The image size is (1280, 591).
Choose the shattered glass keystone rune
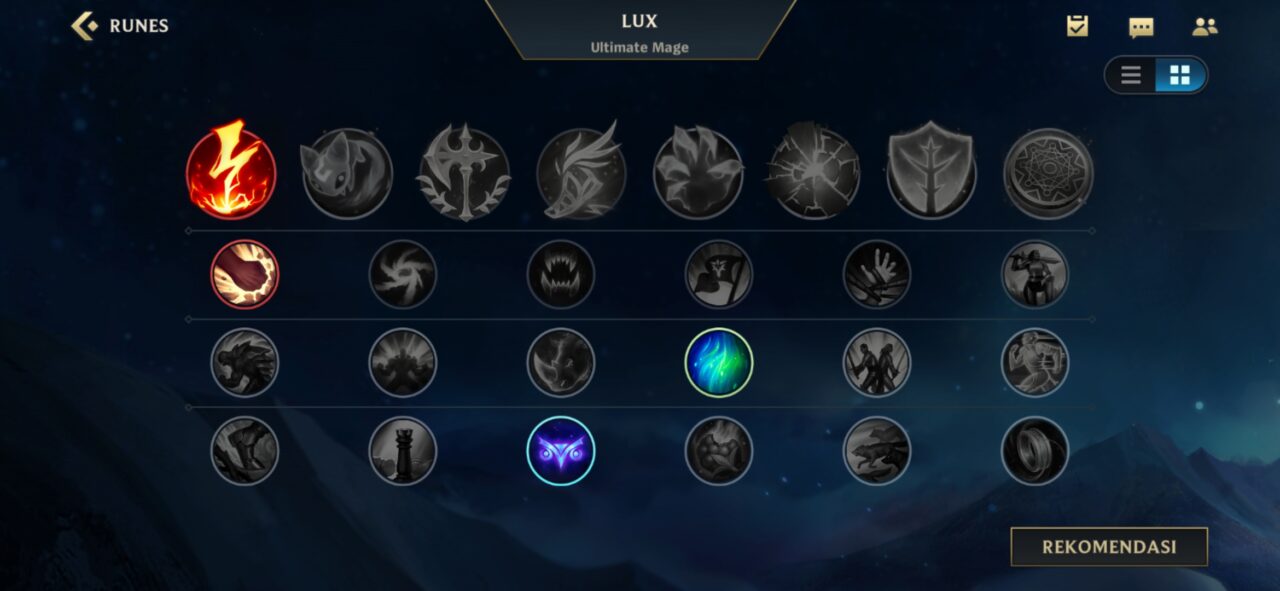tap(814, 173)
